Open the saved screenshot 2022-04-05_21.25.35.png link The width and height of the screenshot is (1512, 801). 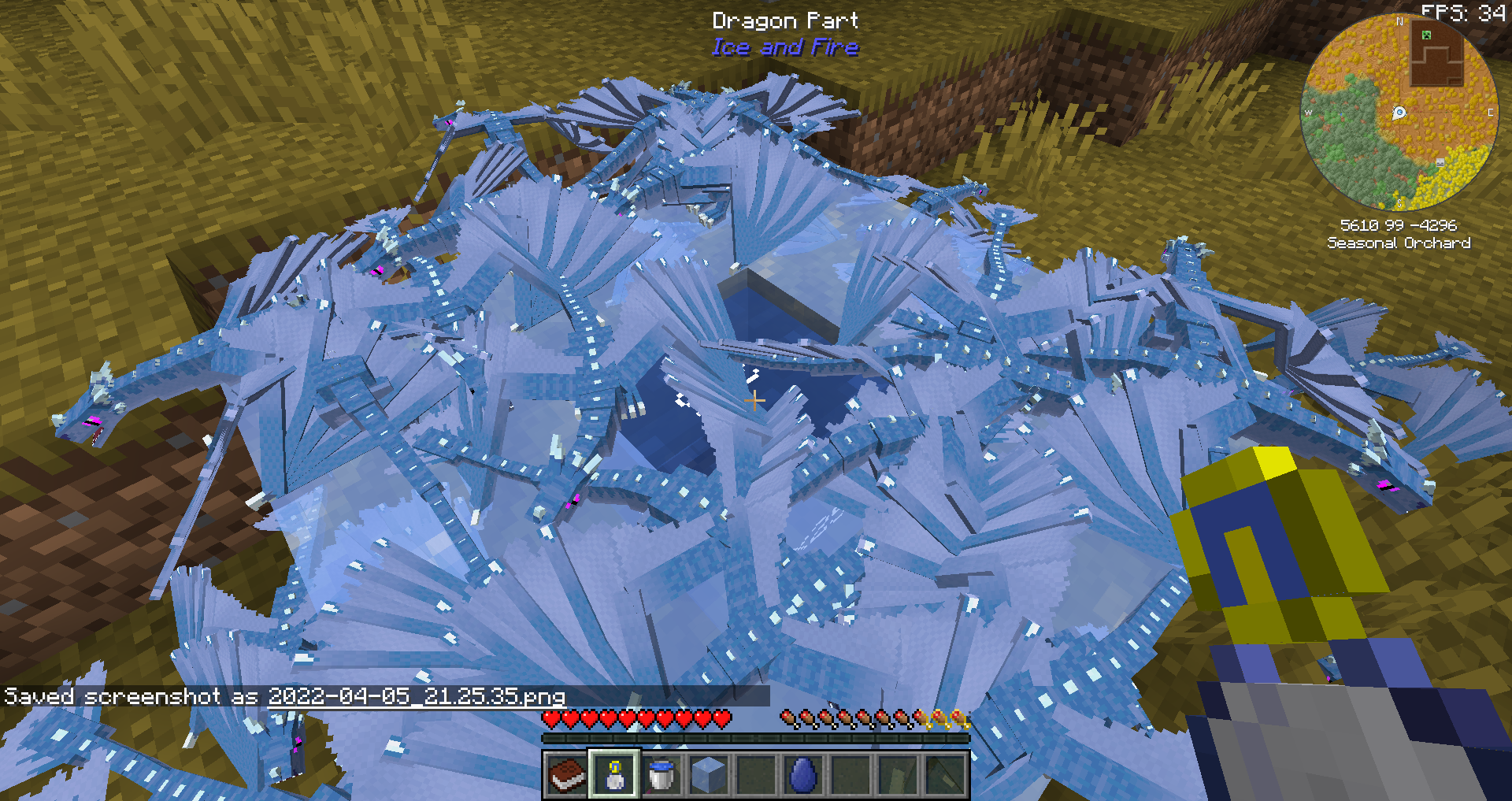coord(417,696)
